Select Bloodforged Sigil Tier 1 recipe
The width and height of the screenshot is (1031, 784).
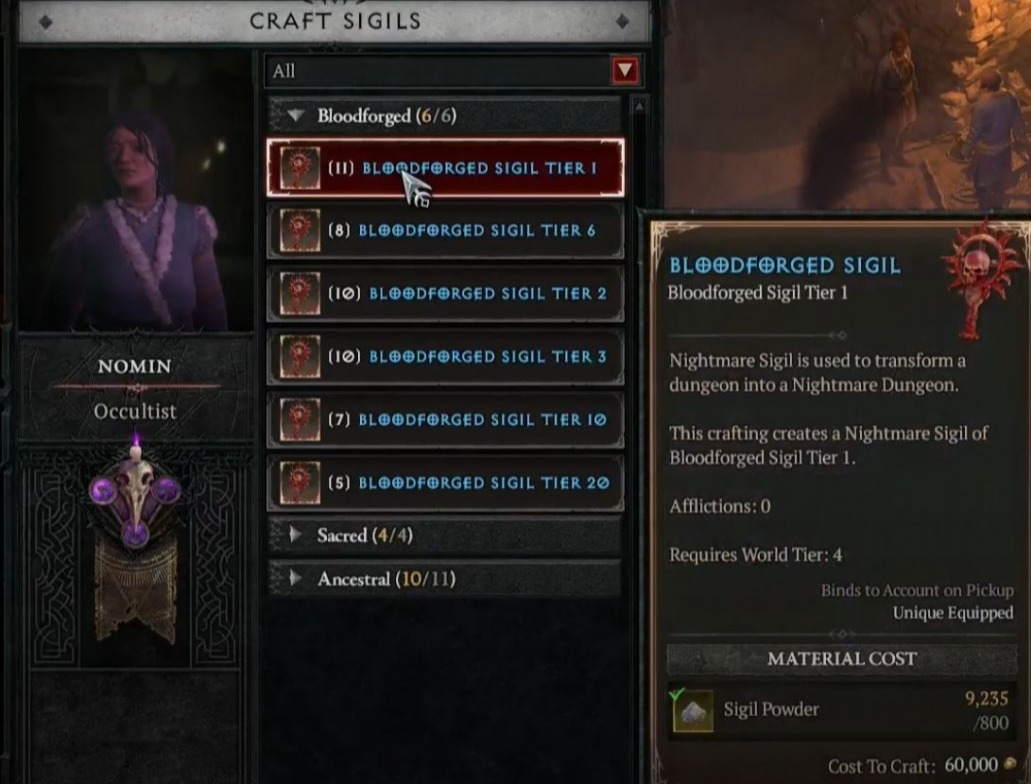click(x=446, y=168)
